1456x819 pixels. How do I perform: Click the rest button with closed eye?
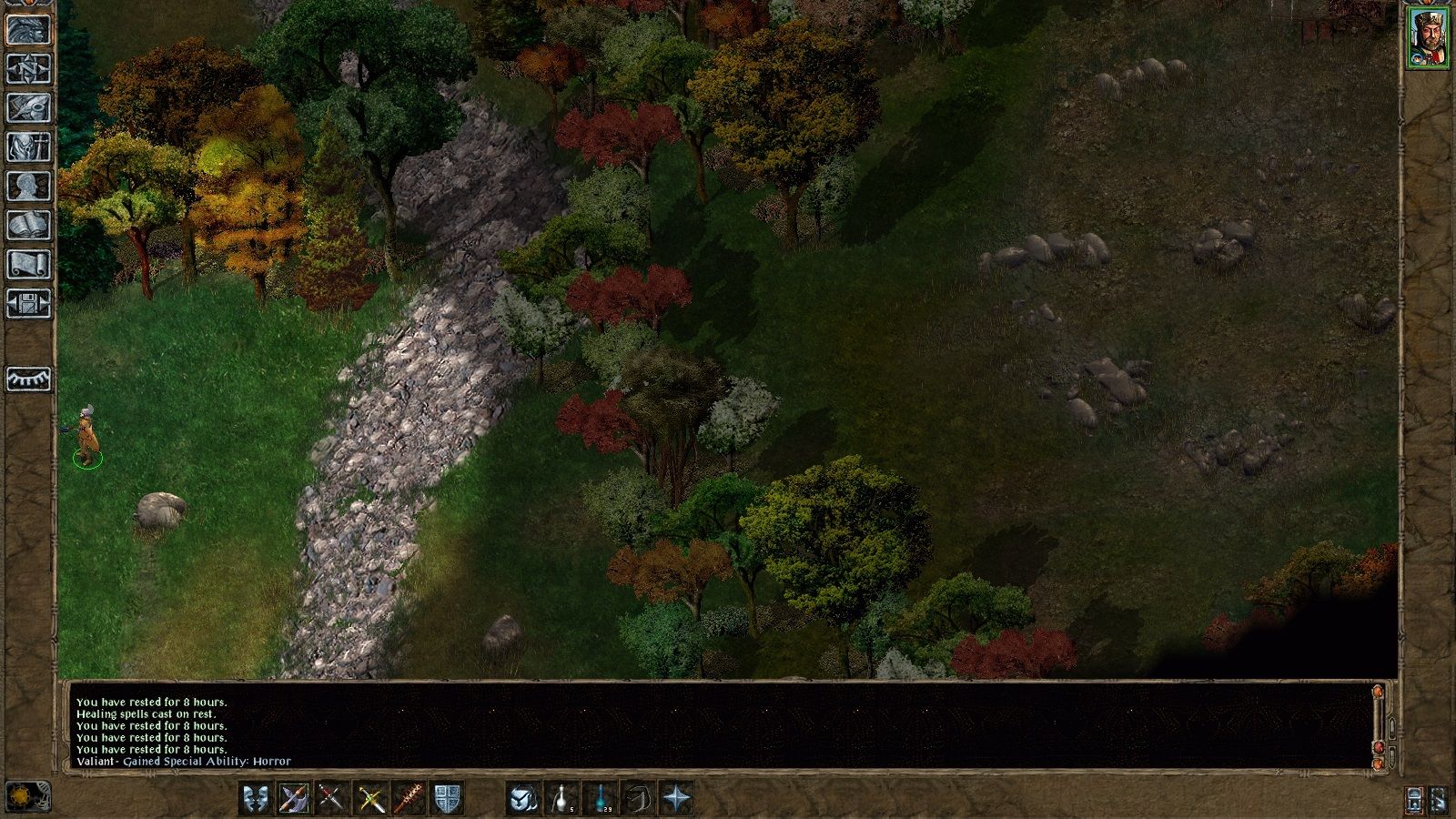pyautogui.click(x=29, y=379)
